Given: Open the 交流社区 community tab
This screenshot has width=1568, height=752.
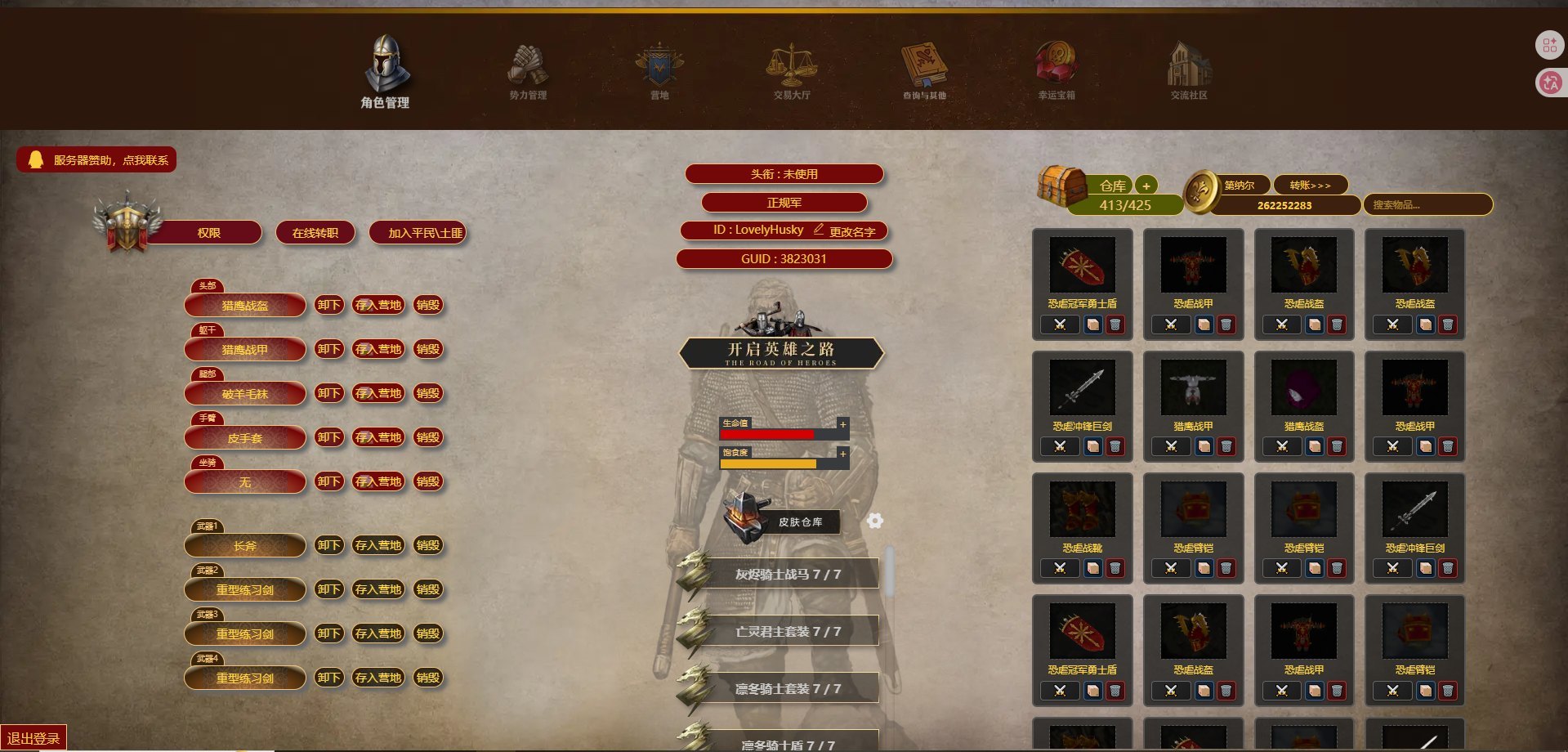Looking at the screenshot, I should click(x=1188, y=74).
